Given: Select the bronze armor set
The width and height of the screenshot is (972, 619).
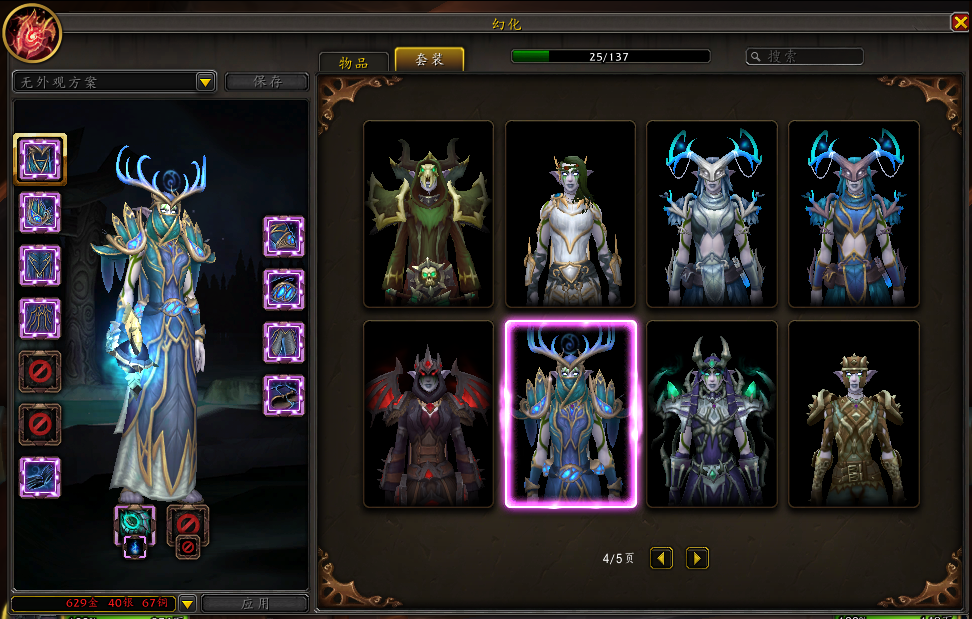Looking at the screenshot, I should click(853, 414).
